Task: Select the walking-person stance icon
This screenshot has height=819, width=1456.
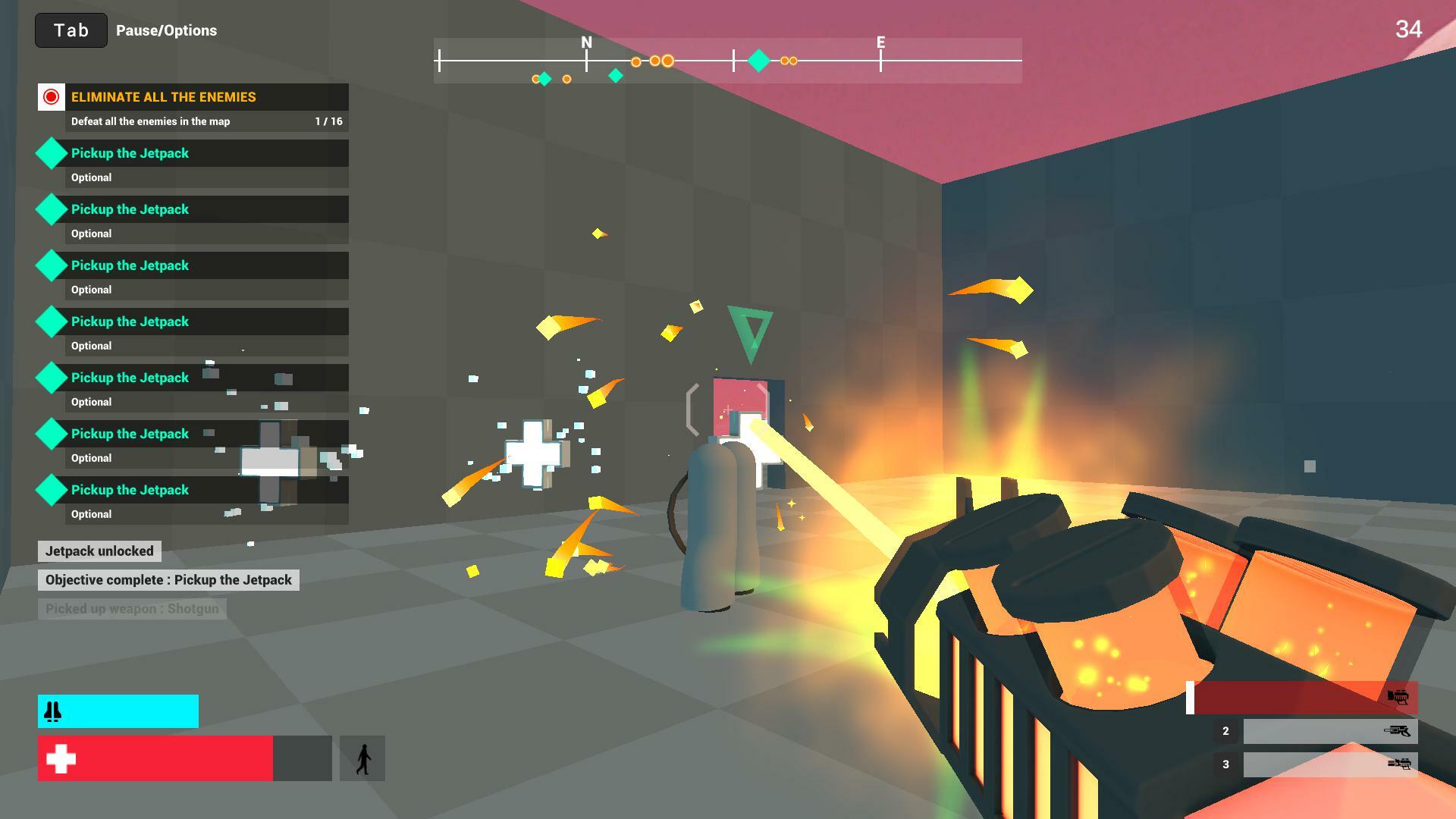Action: point(362,757)
